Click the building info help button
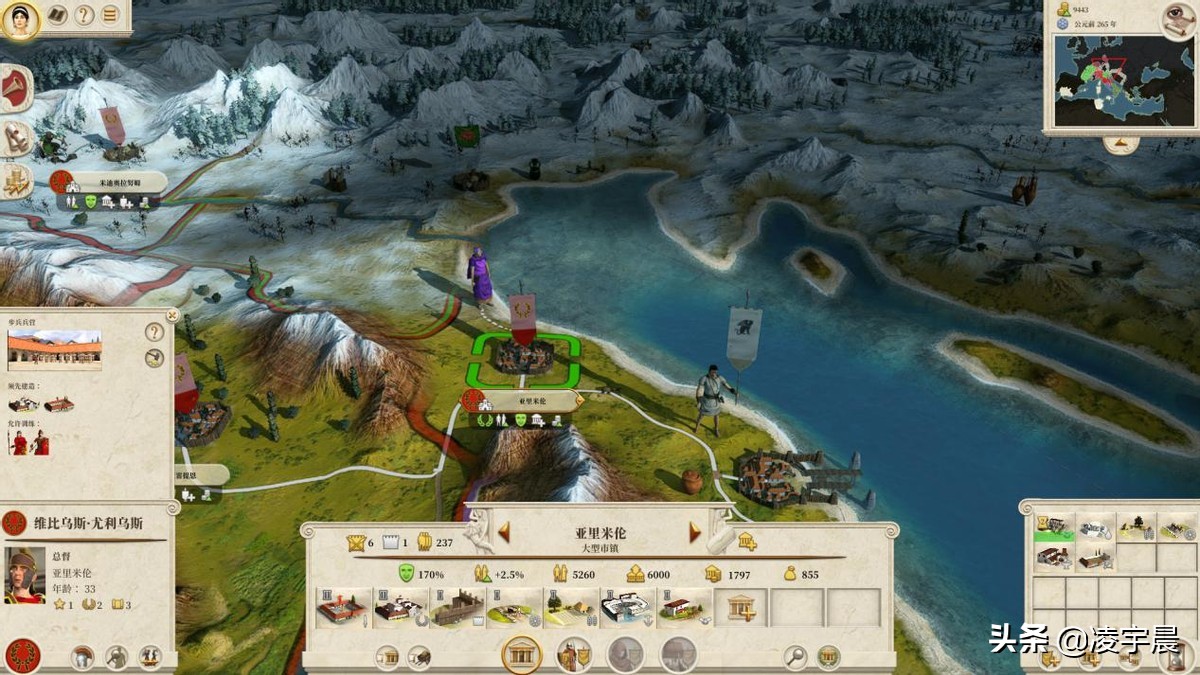 coord(154,332)
